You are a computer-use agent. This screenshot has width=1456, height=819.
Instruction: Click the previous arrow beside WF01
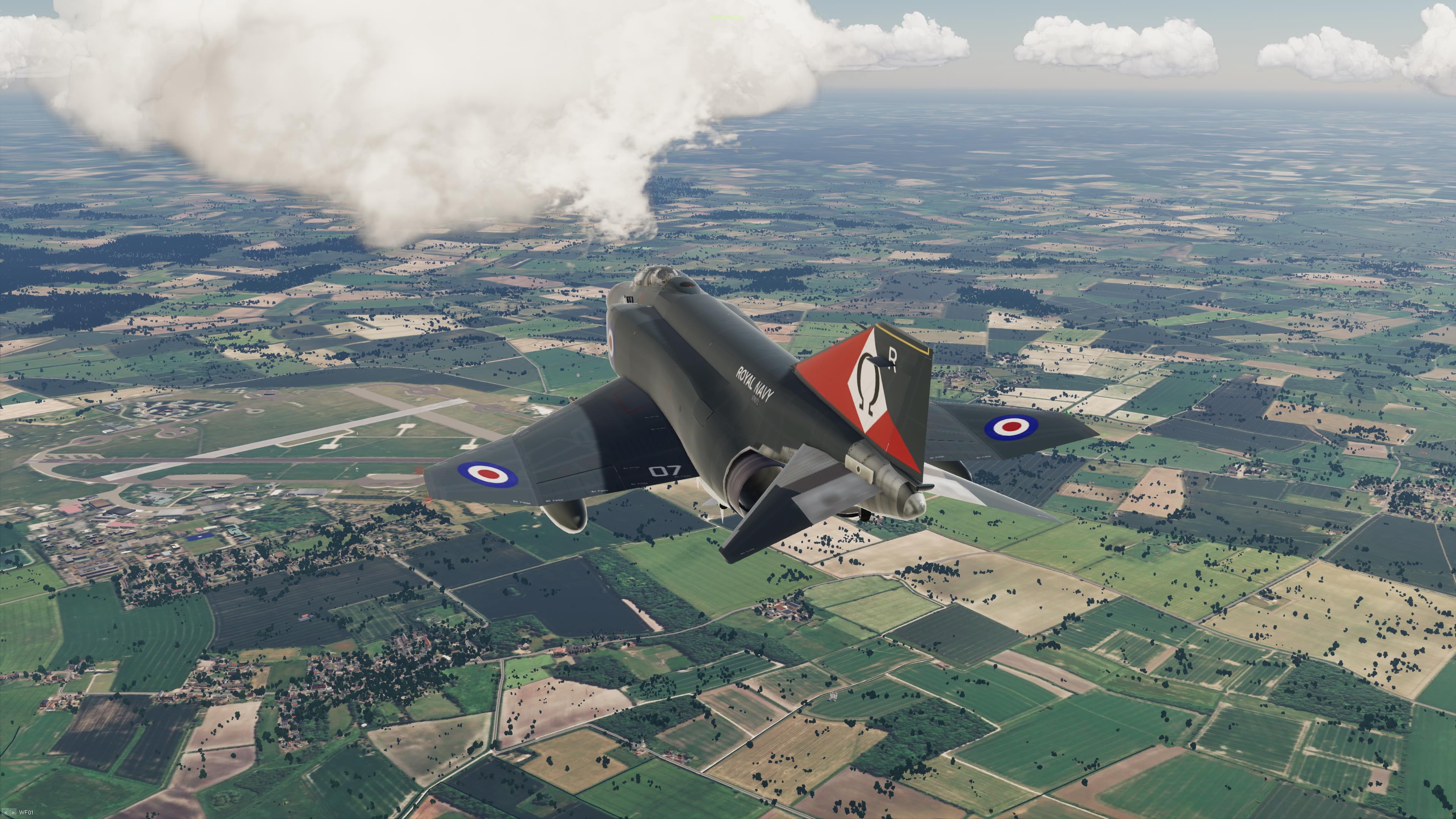(6, 813)
